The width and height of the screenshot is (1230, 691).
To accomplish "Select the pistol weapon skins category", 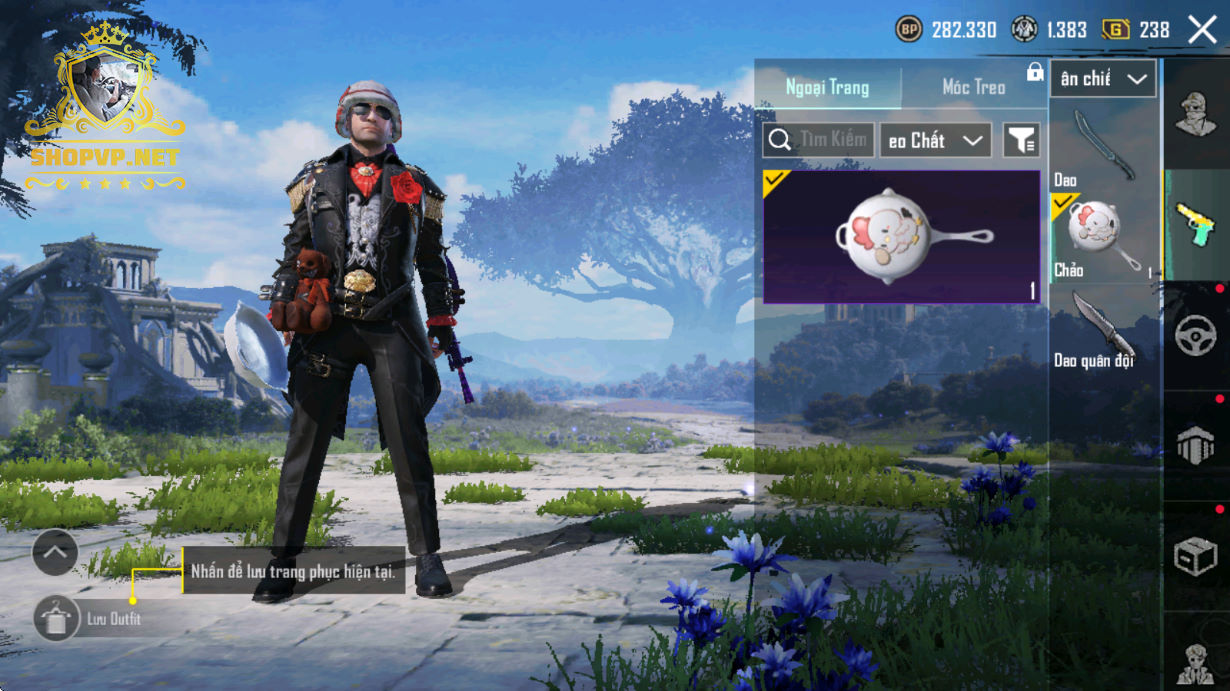I will (x=1196, y=224).
